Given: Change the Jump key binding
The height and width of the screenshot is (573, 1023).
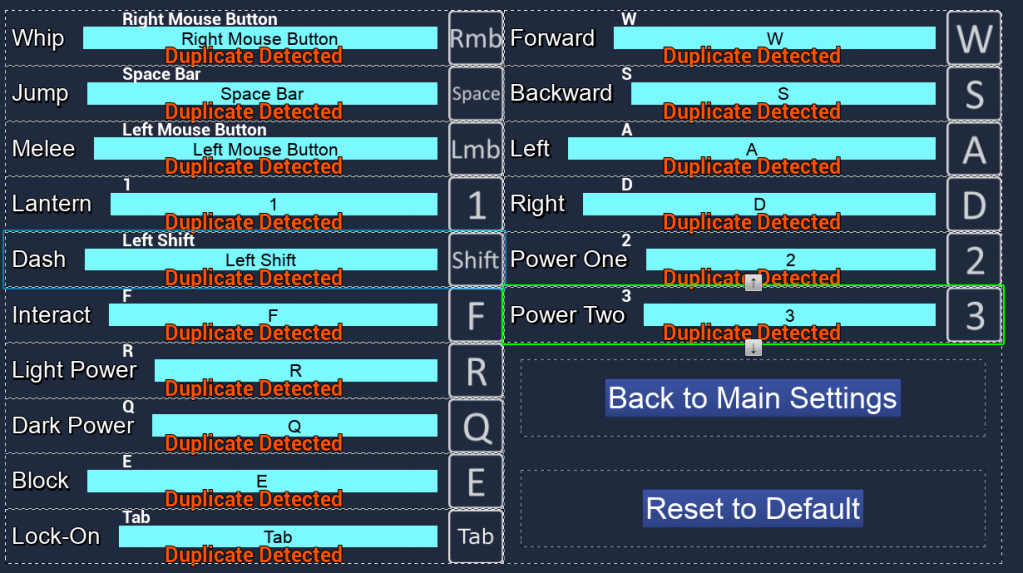Looking at the screenshot, I should 262,94.
